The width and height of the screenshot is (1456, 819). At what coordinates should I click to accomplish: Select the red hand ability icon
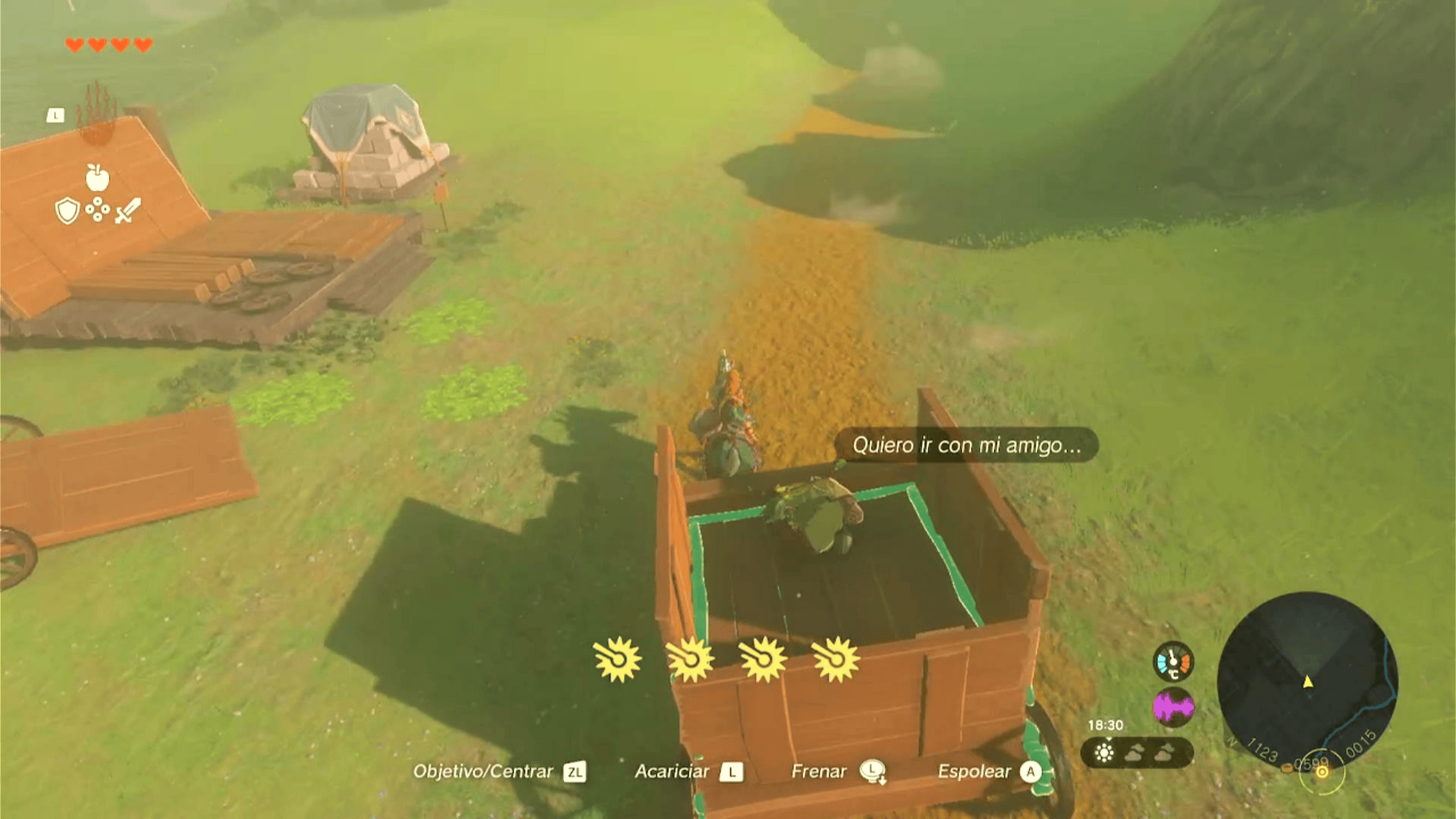pos(97,114)
